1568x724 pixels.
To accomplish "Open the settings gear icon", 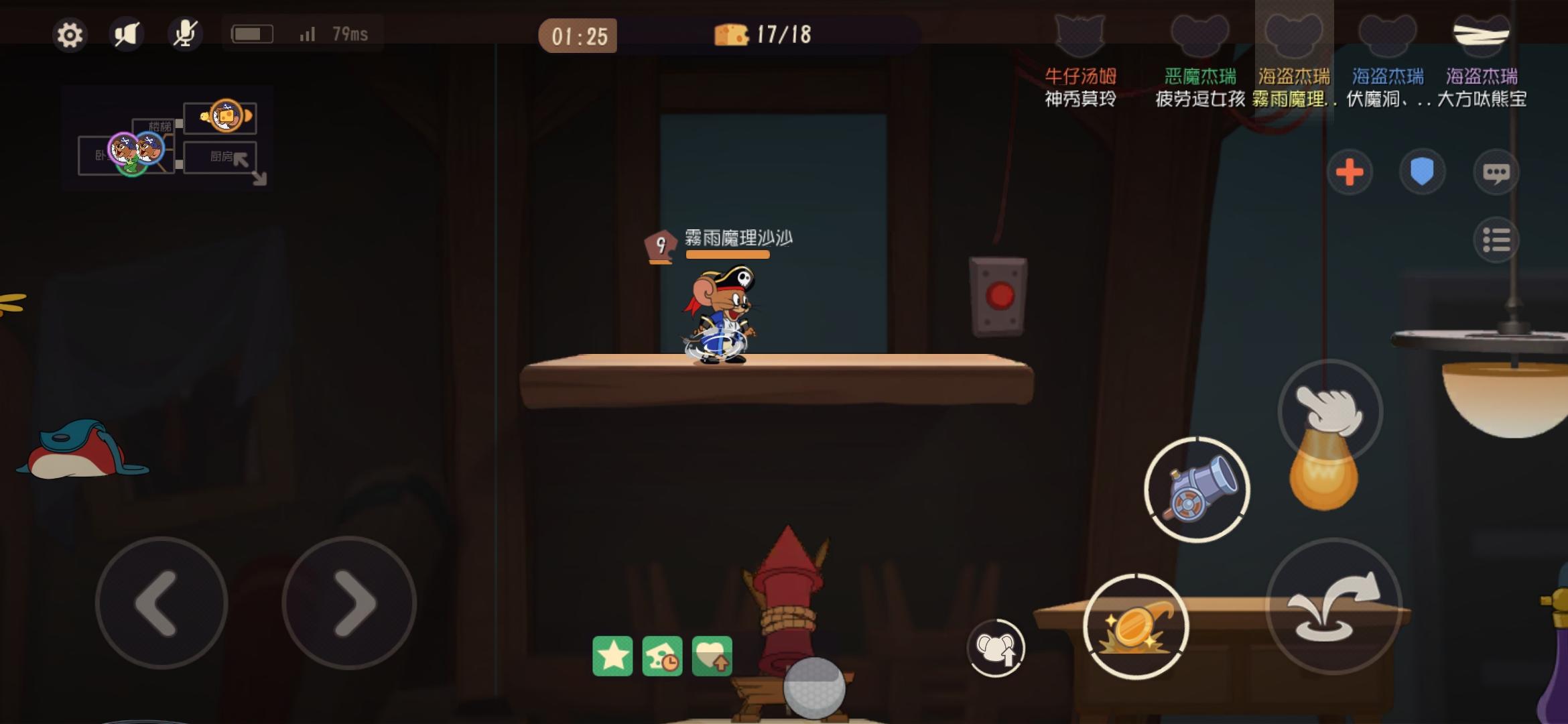I will tap(69, 33).
